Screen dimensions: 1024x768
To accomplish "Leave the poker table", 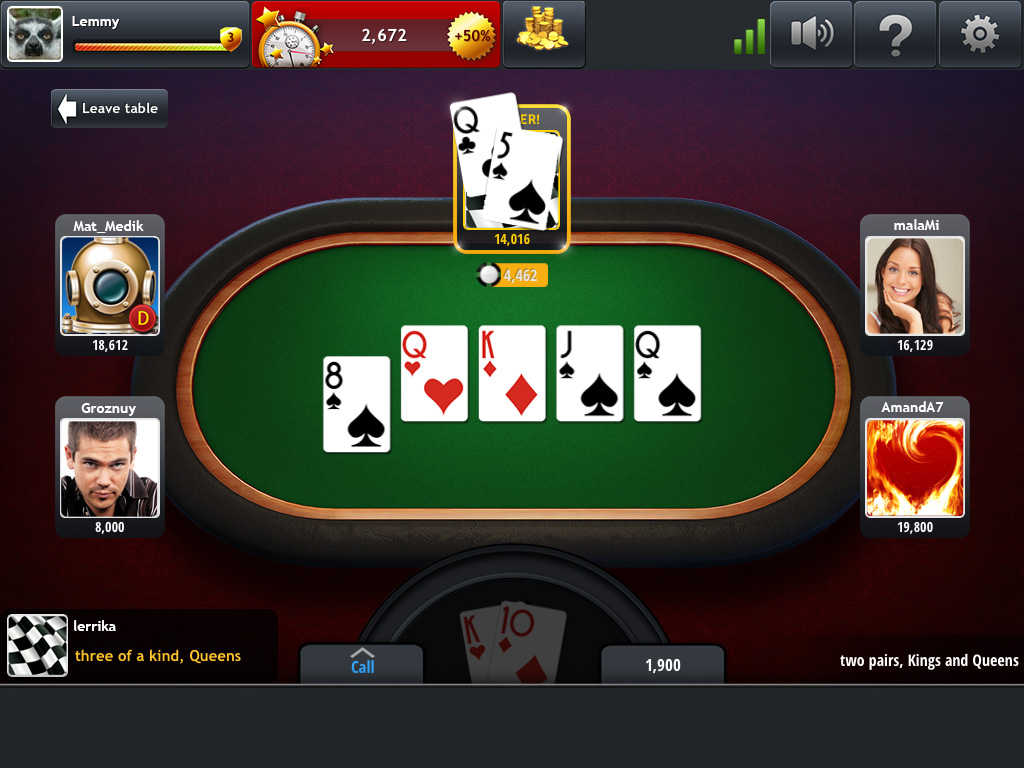I will pos(109,108).
